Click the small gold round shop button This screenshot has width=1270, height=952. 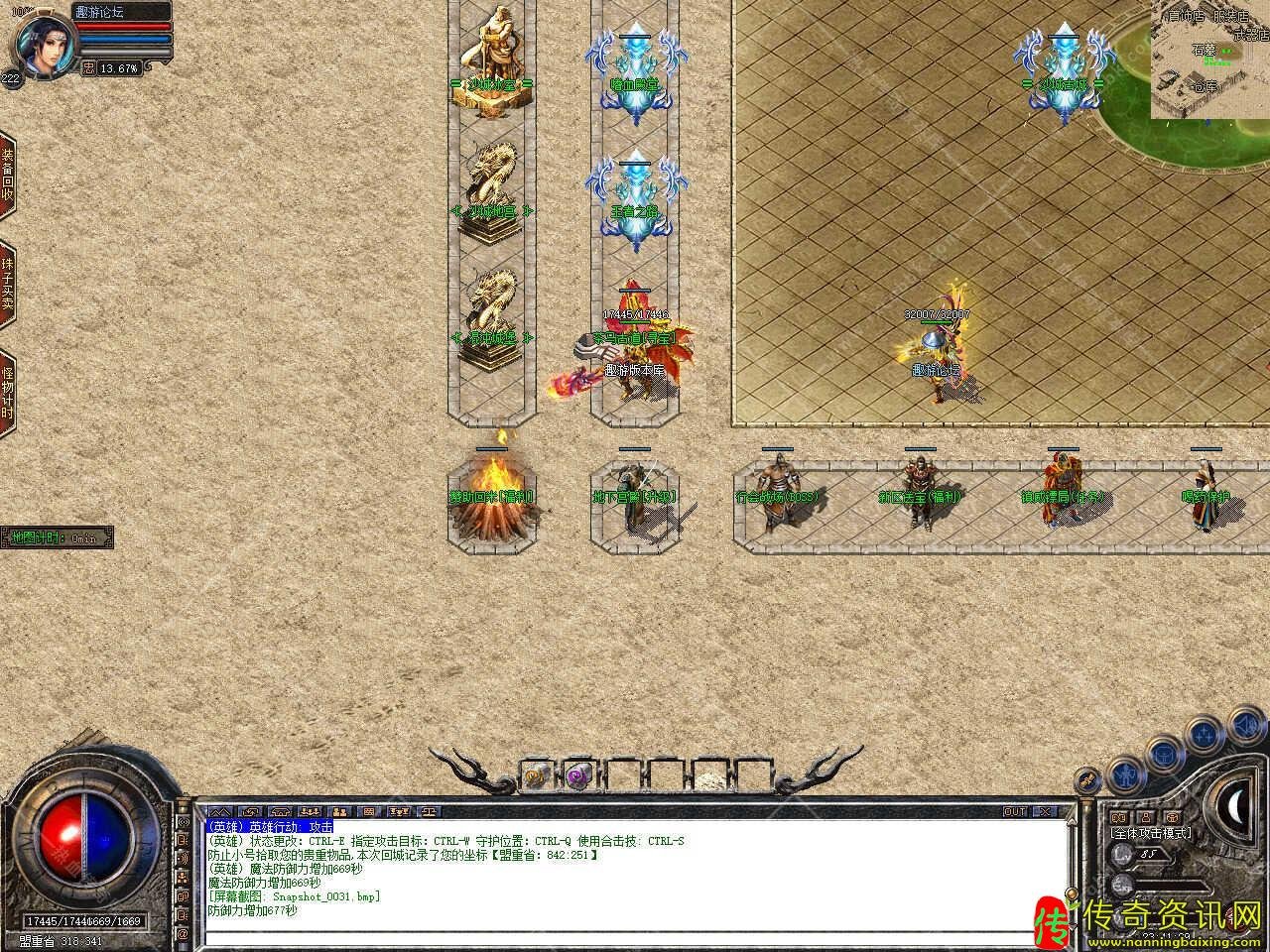1088,780
